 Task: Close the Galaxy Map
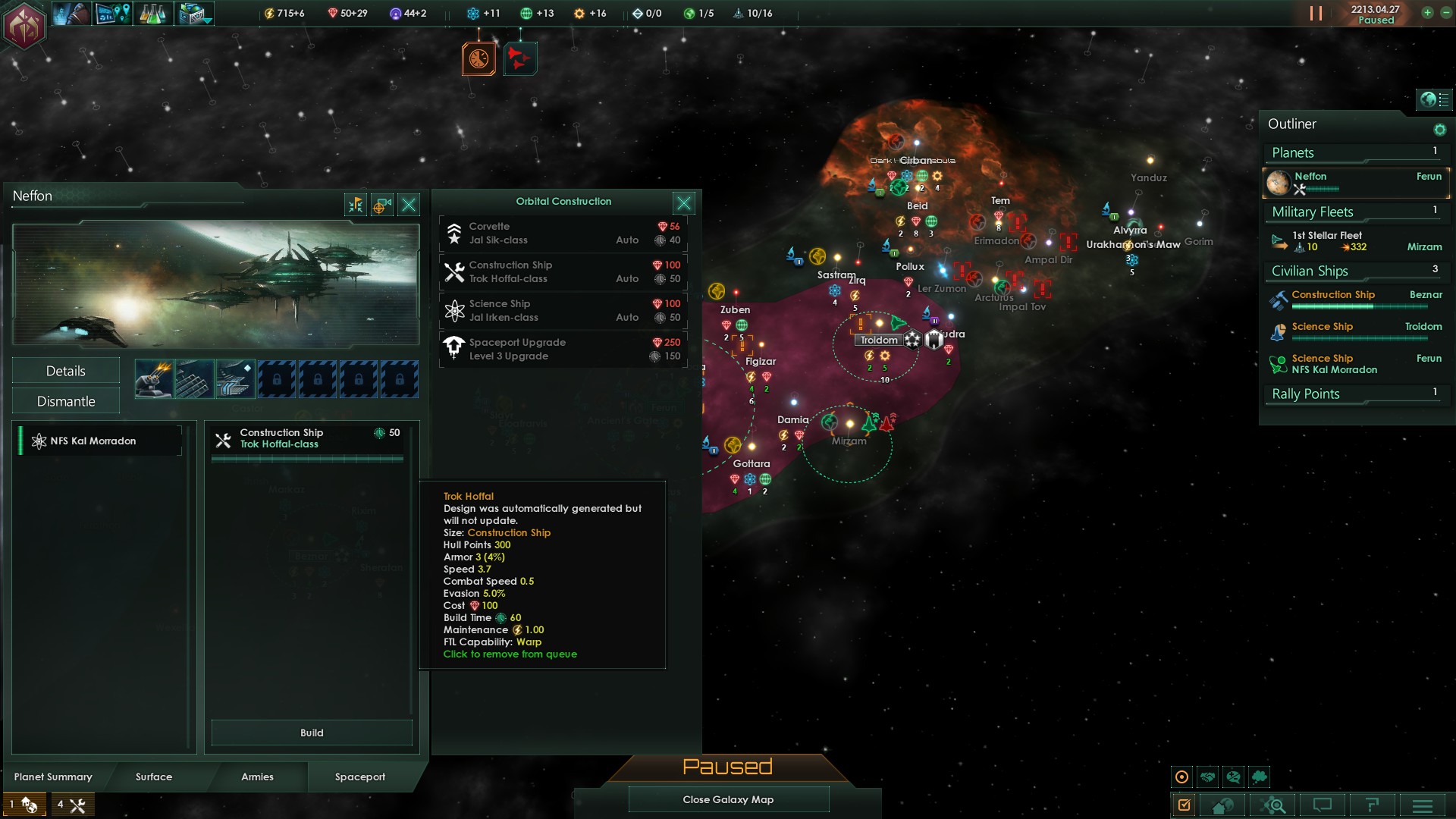(x=728, y=799)
